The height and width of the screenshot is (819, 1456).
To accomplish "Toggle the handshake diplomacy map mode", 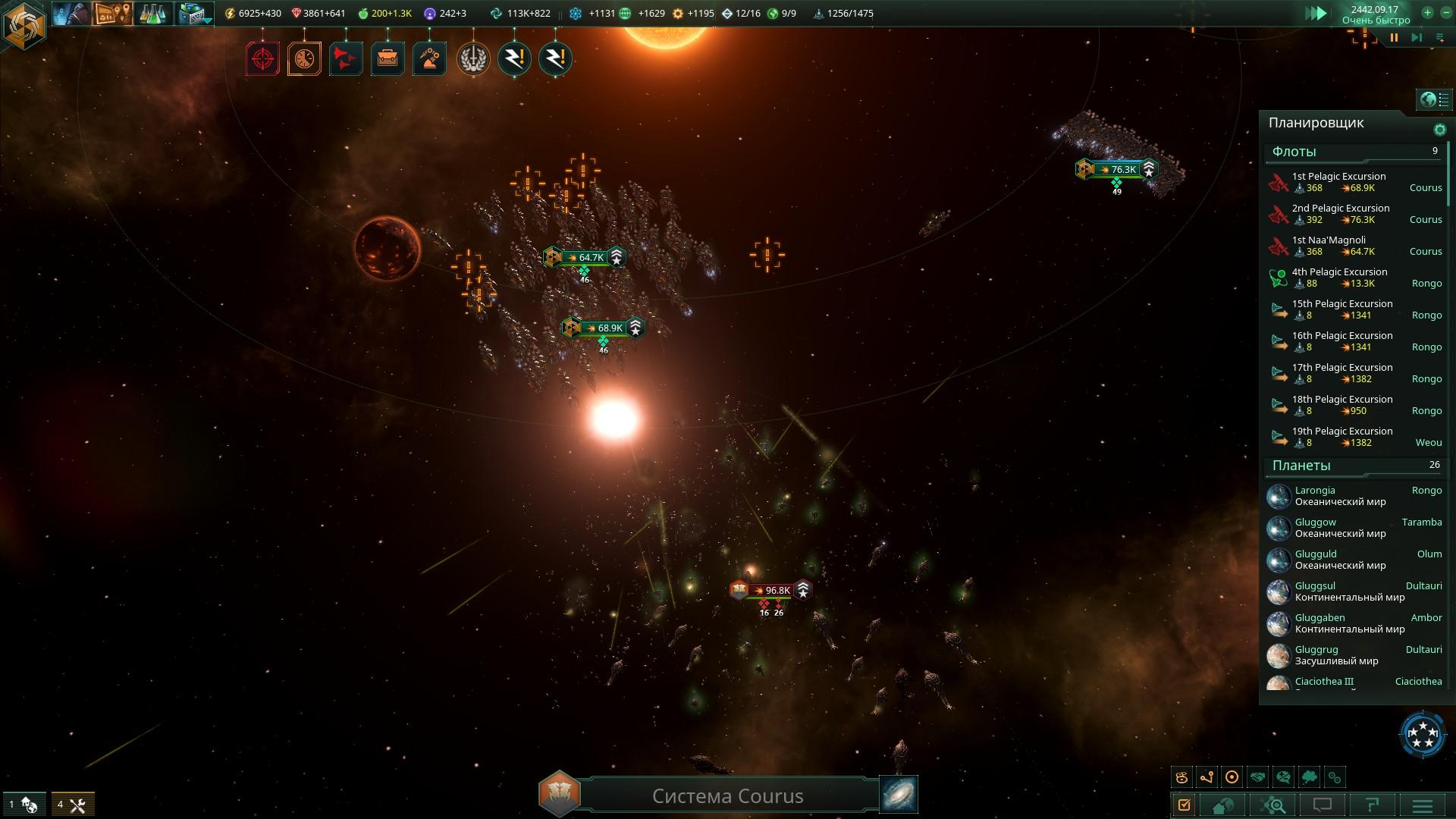I will pos(1257,777).
